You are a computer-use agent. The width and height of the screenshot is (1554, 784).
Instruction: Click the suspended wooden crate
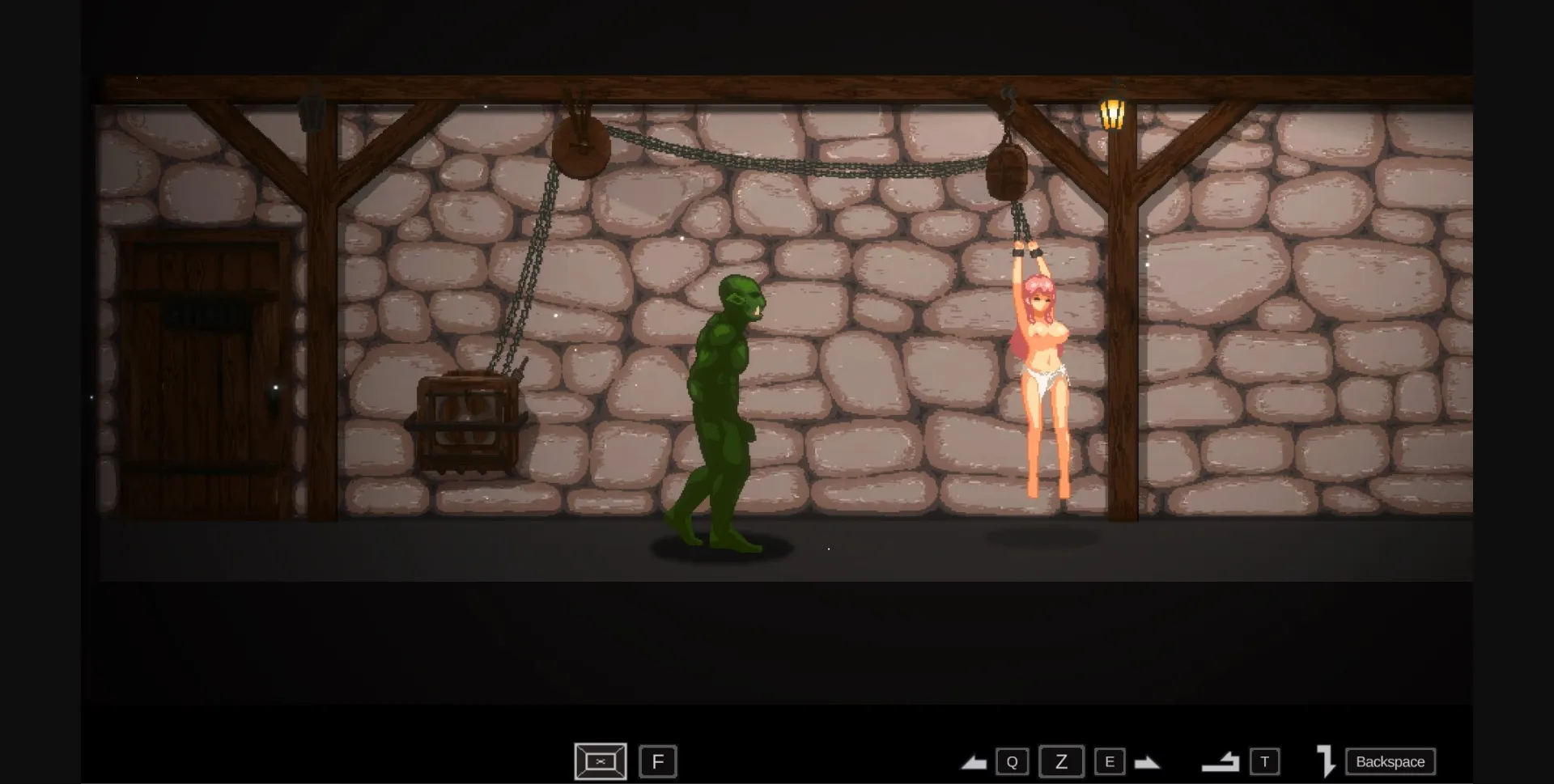[x=468, y=421]
